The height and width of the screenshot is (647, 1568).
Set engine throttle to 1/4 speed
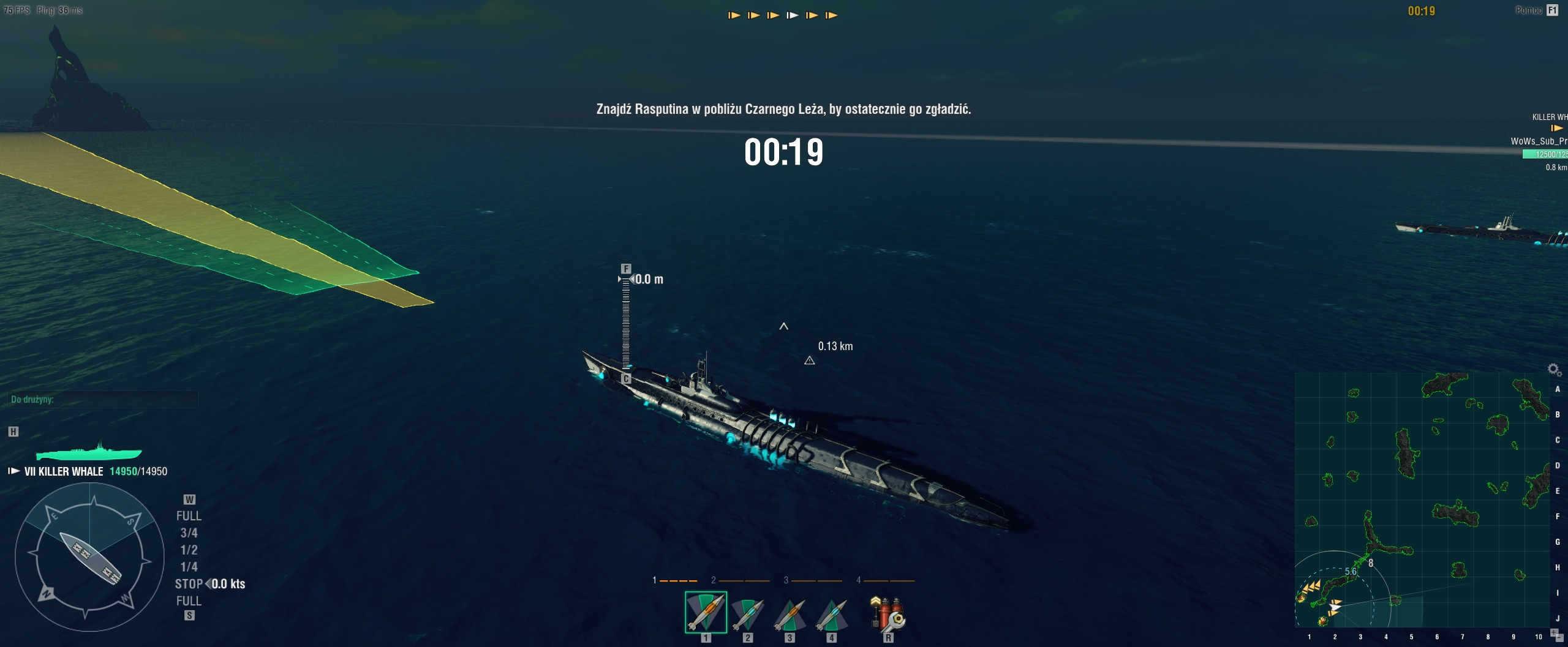(189, 567)
